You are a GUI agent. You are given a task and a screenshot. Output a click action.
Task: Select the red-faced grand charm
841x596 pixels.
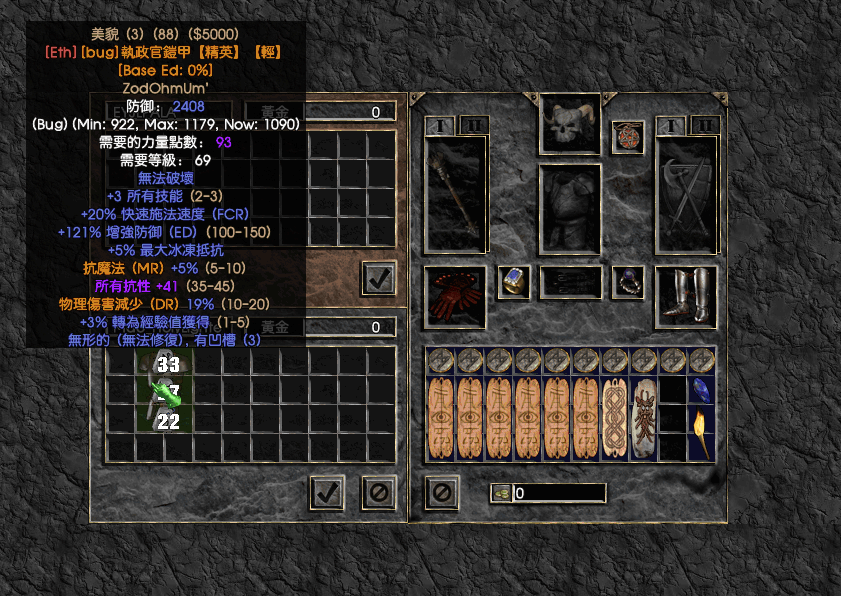pos(643,418)
